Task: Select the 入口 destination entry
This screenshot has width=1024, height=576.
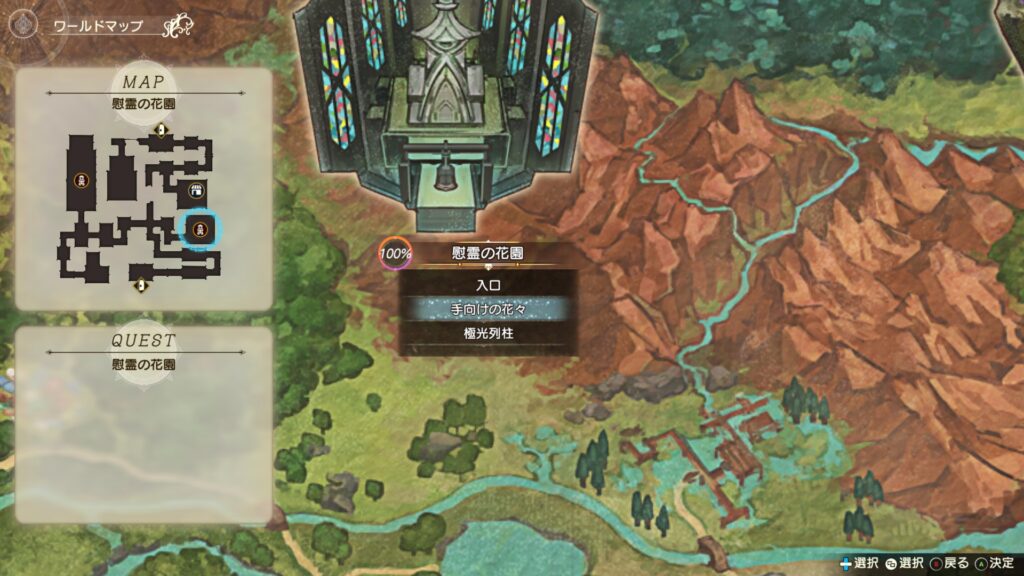Action: [487, 286]
